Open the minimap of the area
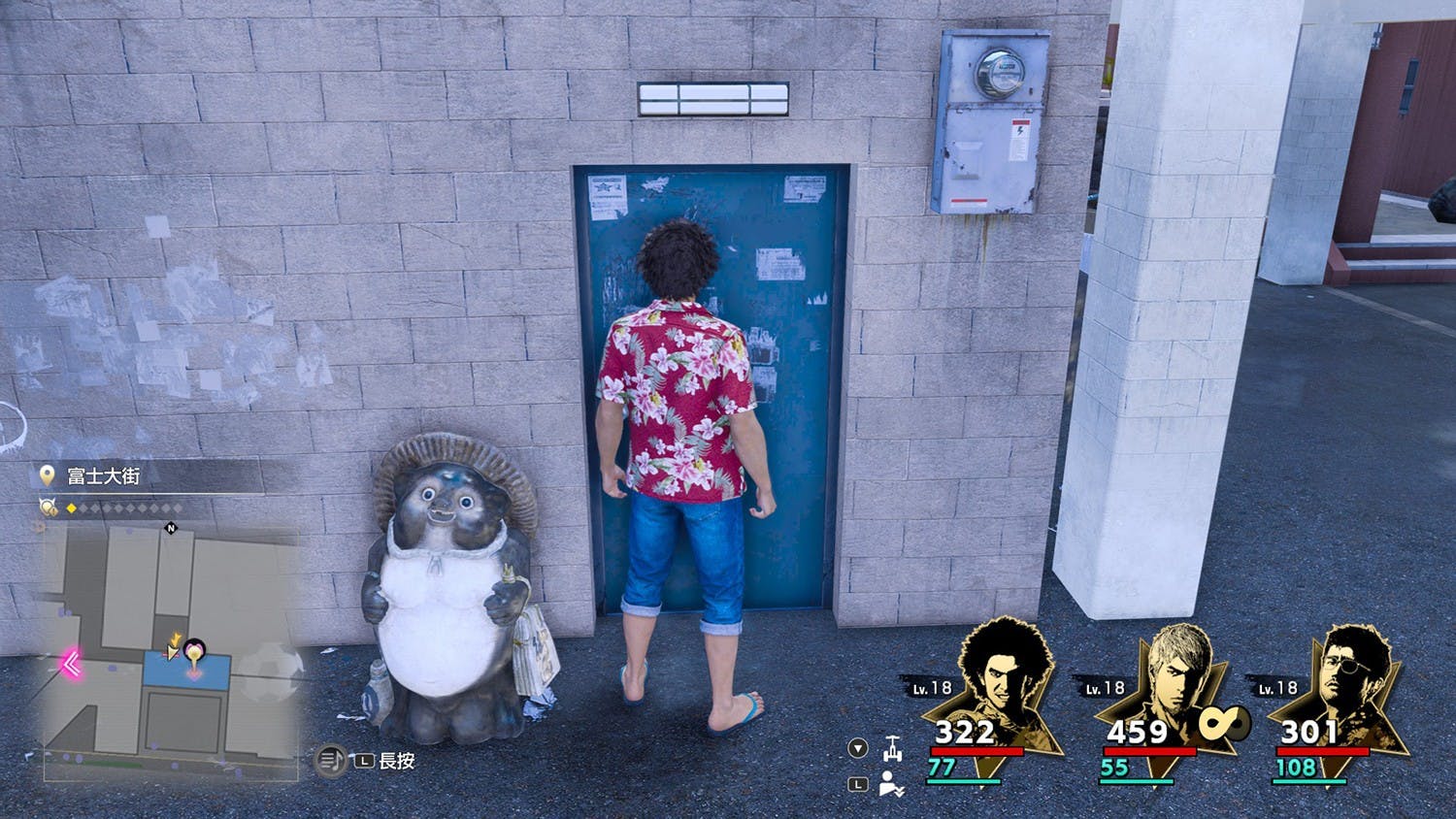Viewport: 1456px width, 819px height. pyautogui.click(x=171, y=652)
